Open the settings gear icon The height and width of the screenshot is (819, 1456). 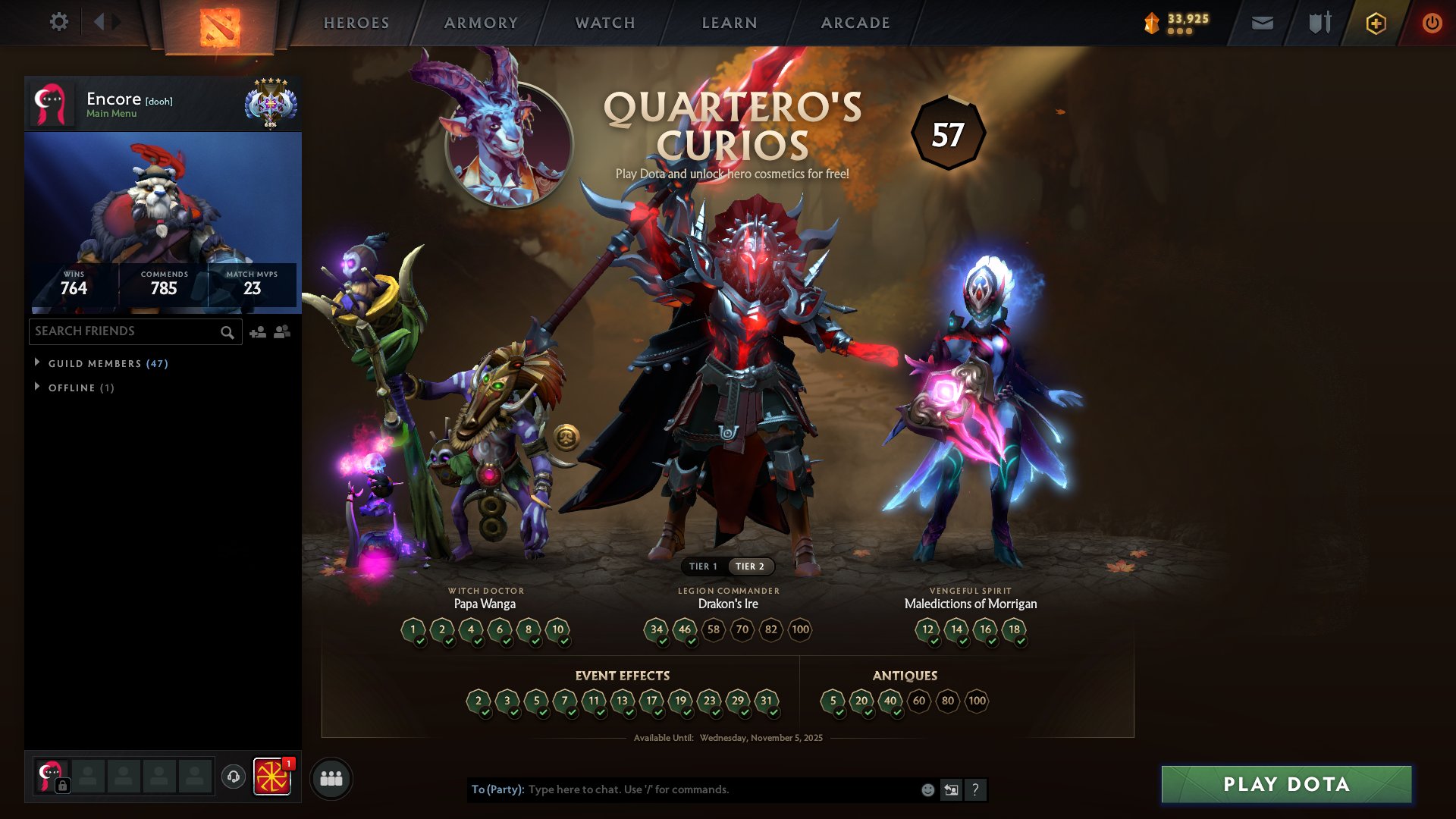(59, 22)
